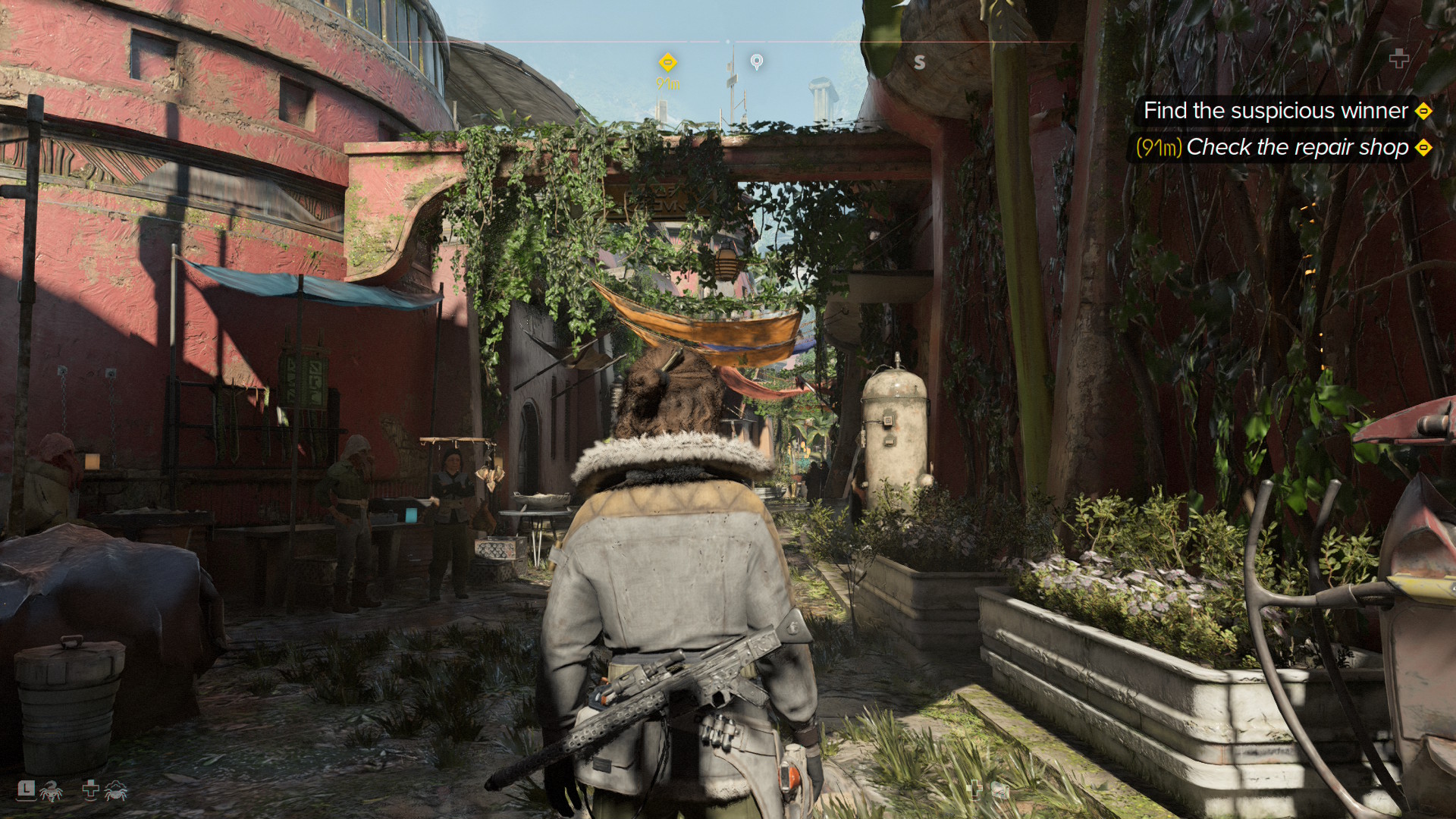Open the 'Find the suspicious winner' quest
This screenshot has height=819, width=1456.
(x=1276, y=111)
